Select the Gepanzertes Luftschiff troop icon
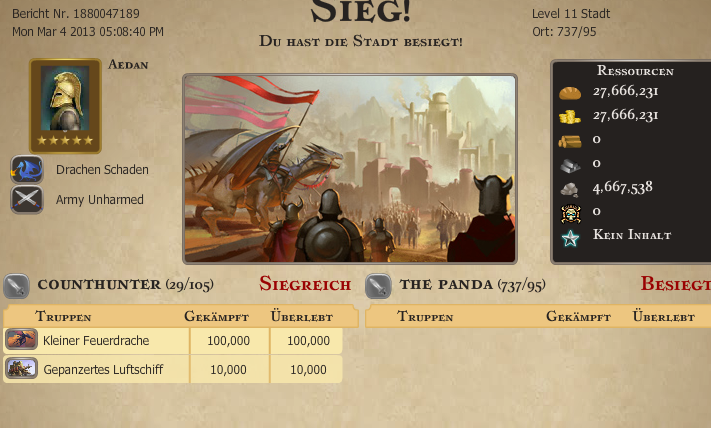711x428 pixels. coord(21,369)
